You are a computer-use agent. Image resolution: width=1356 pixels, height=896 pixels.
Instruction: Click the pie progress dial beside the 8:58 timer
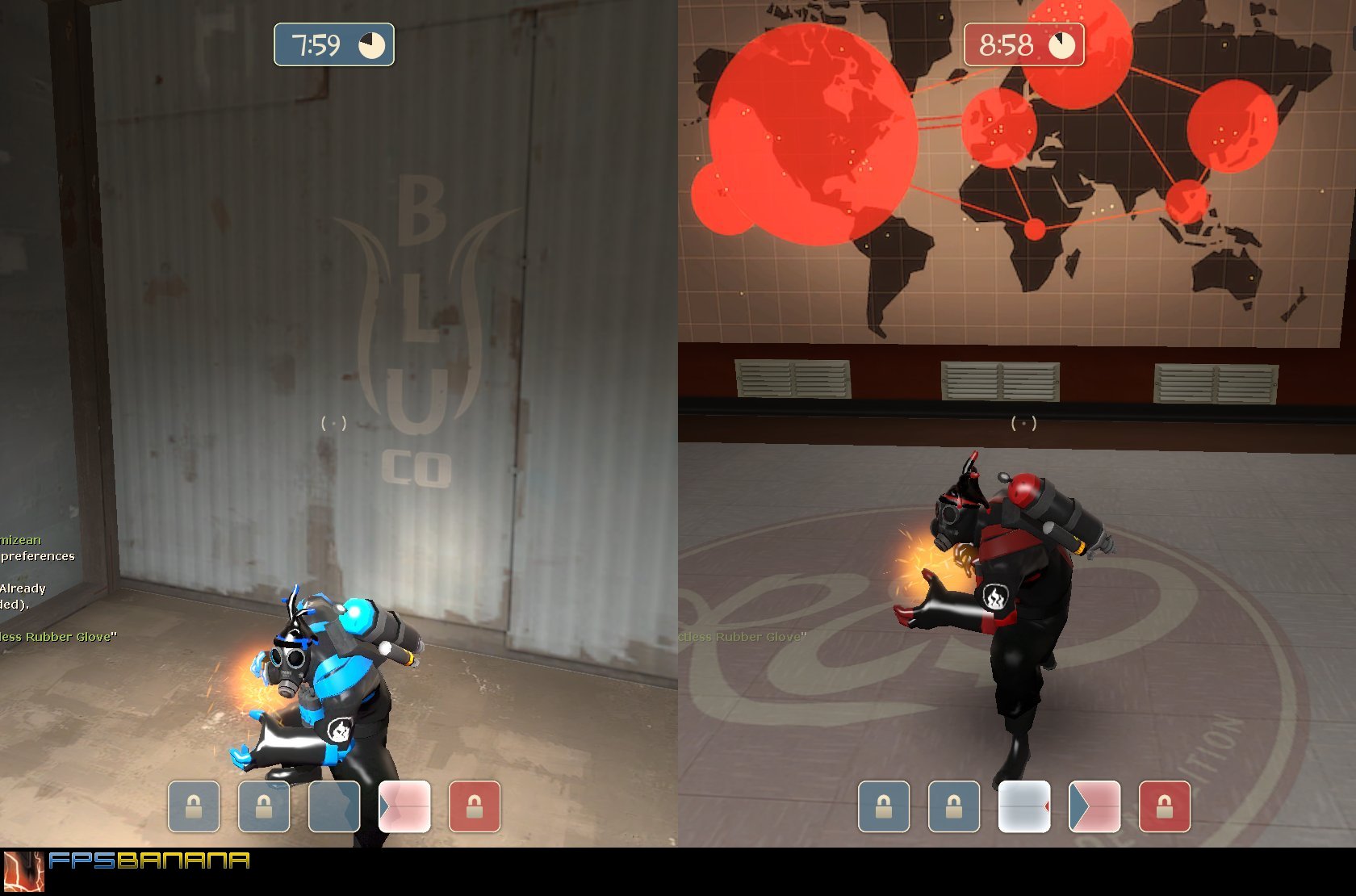[x=1061, y=45]
